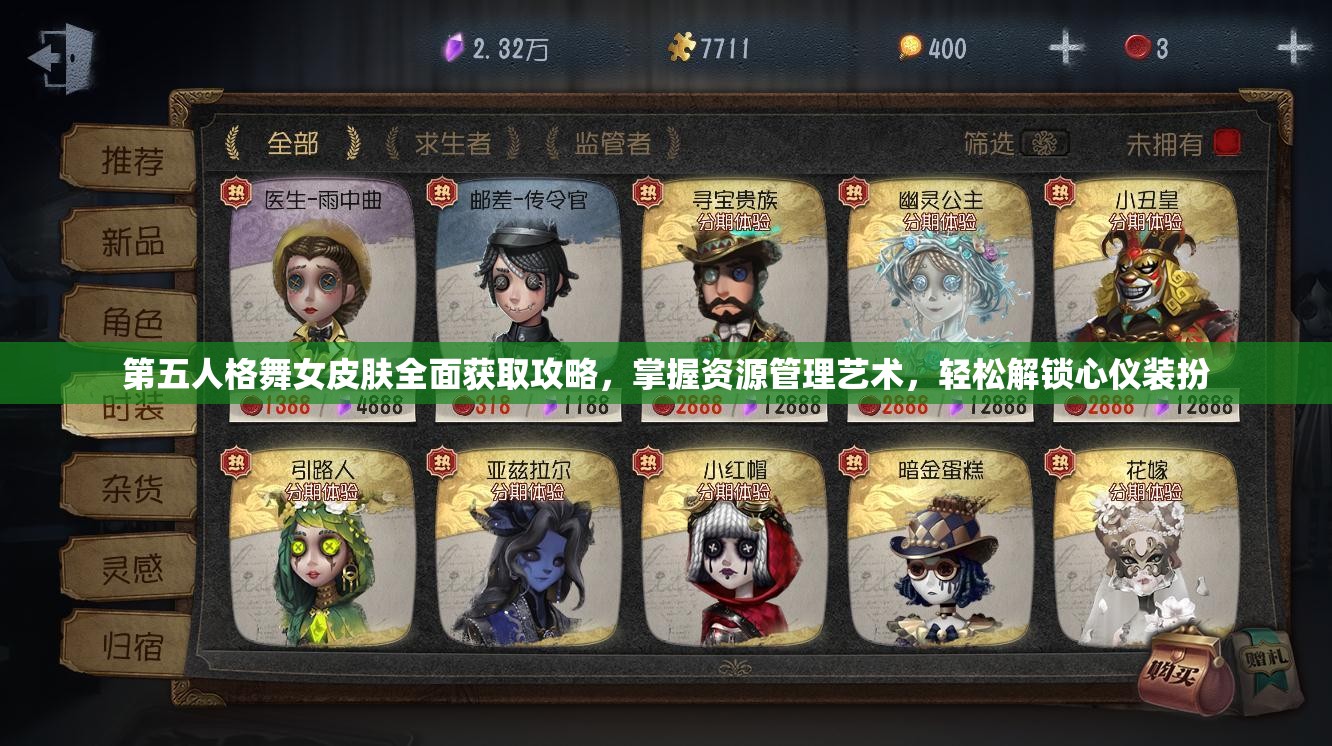The image size is (1332, 746).
Task: Select the 新品 new items button
Action: [x=131, y=241]
